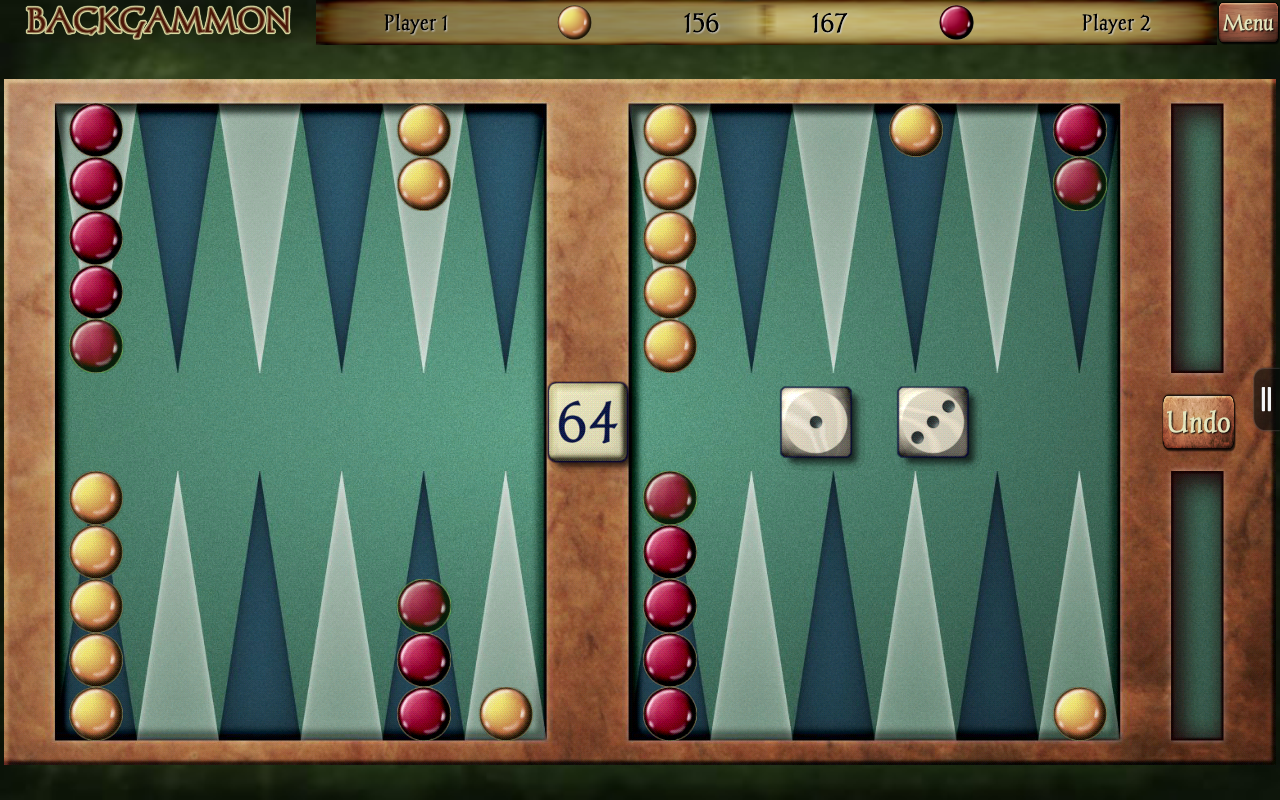Image resolution: width=1280 pixels, height=800 pixels.
Task: Click Player 2's red checker icon
Action: 956,23
